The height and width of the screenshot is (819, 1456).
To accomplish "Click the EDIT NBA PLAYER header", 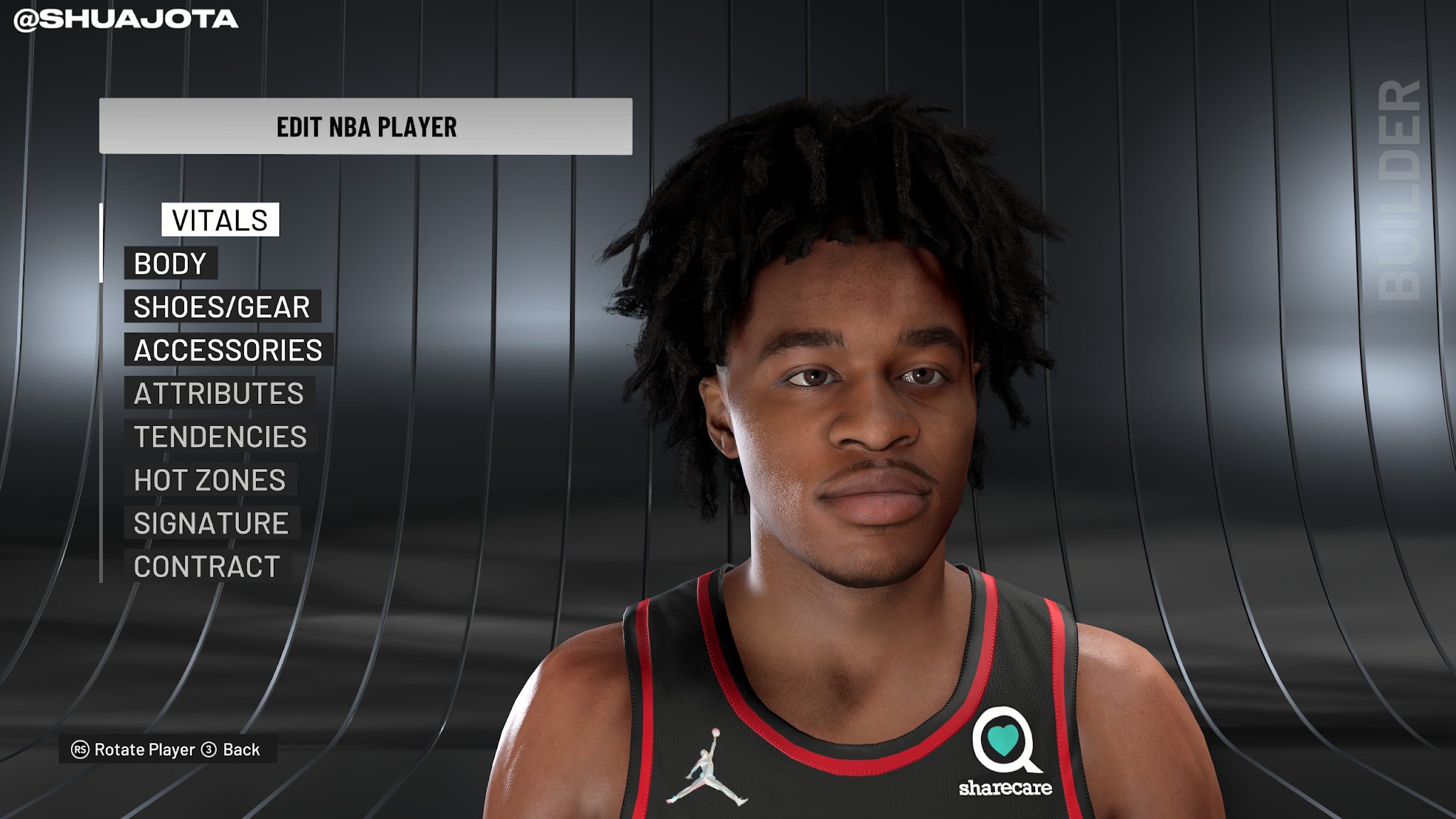I will tap(365, 129).
